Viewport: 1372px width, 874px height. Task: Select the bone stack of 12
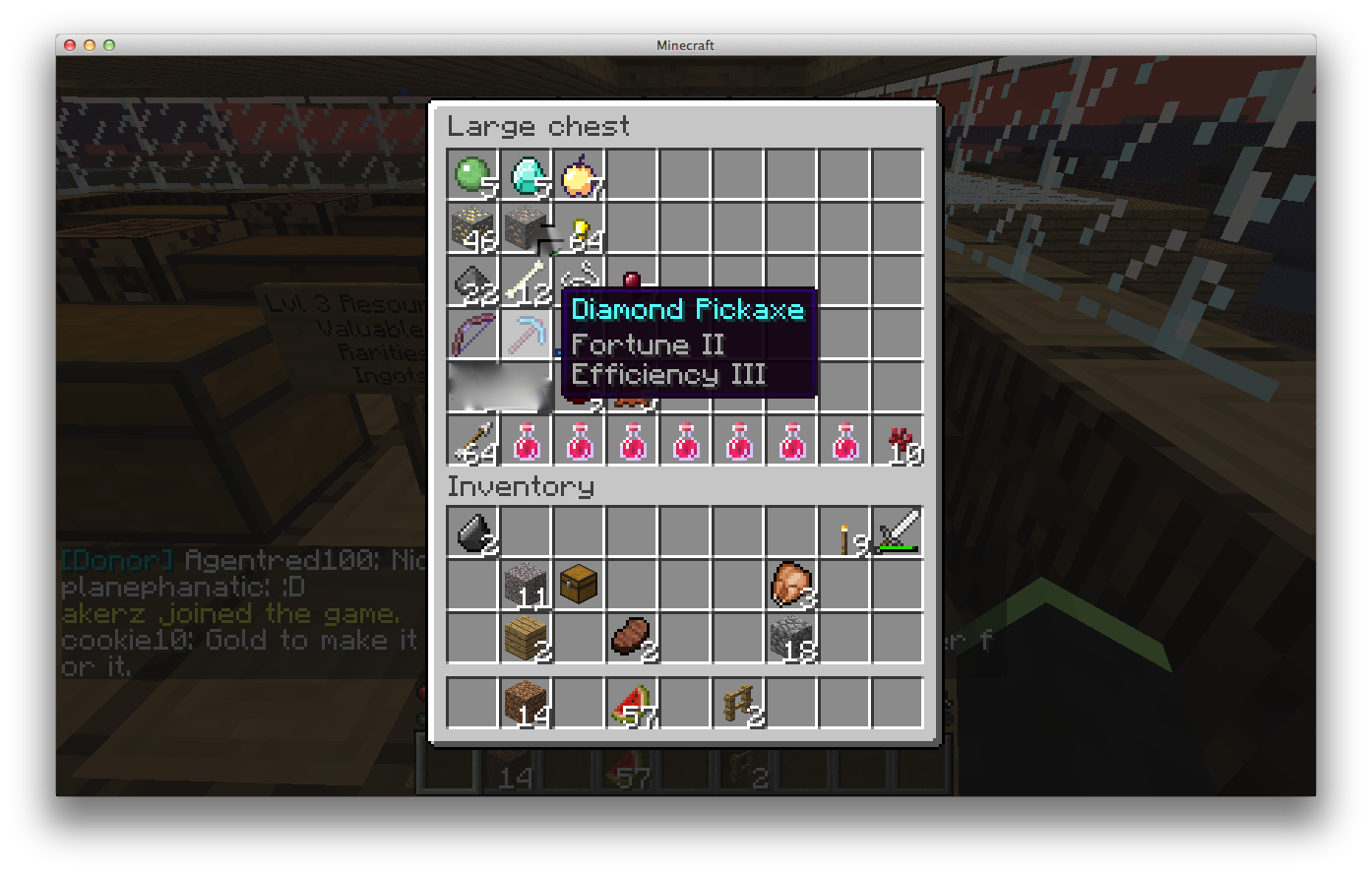pos(526,281)
